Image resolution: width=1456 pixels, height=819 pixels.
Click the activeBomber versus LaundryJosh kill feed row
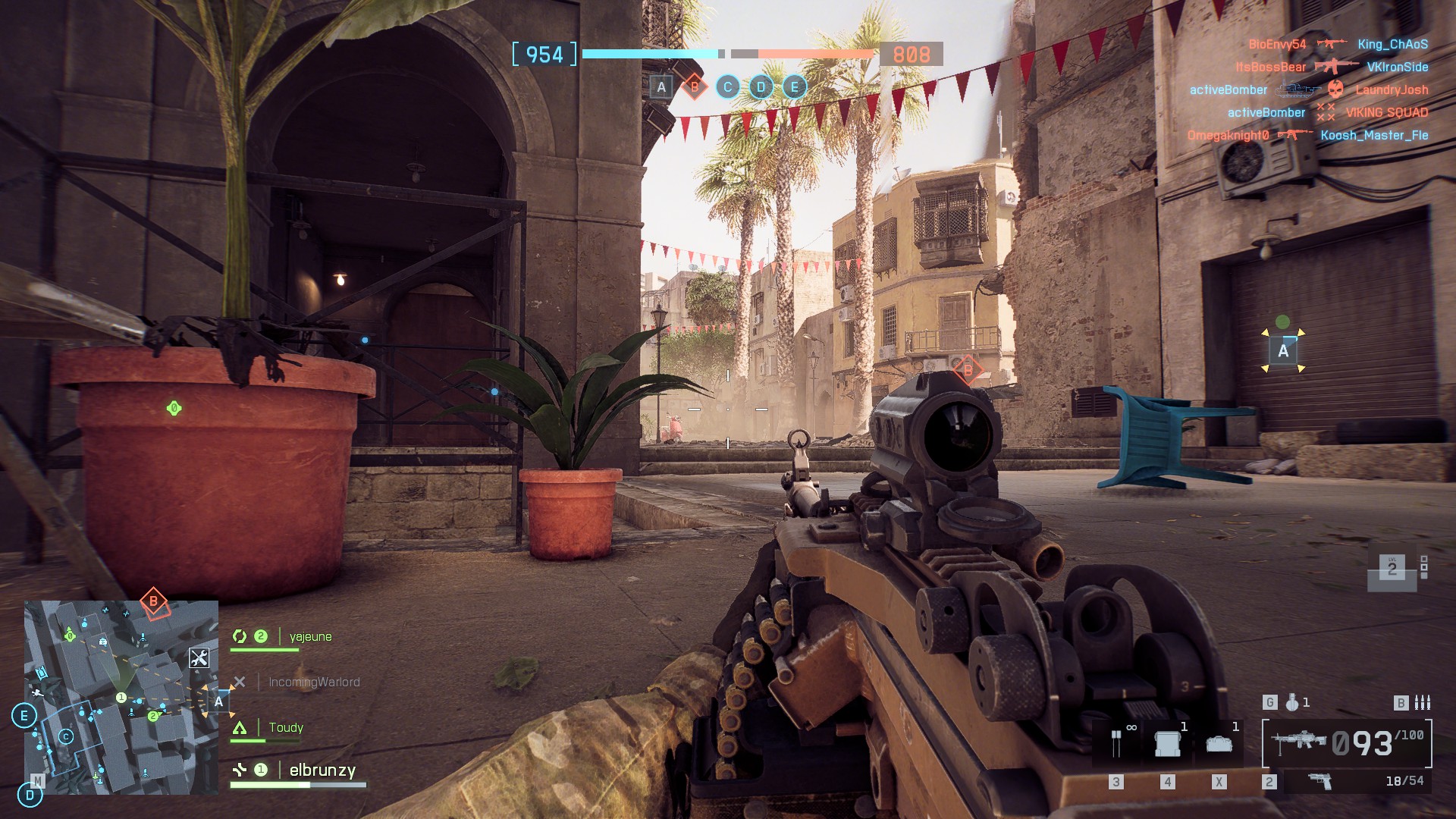click(1308, 89)
